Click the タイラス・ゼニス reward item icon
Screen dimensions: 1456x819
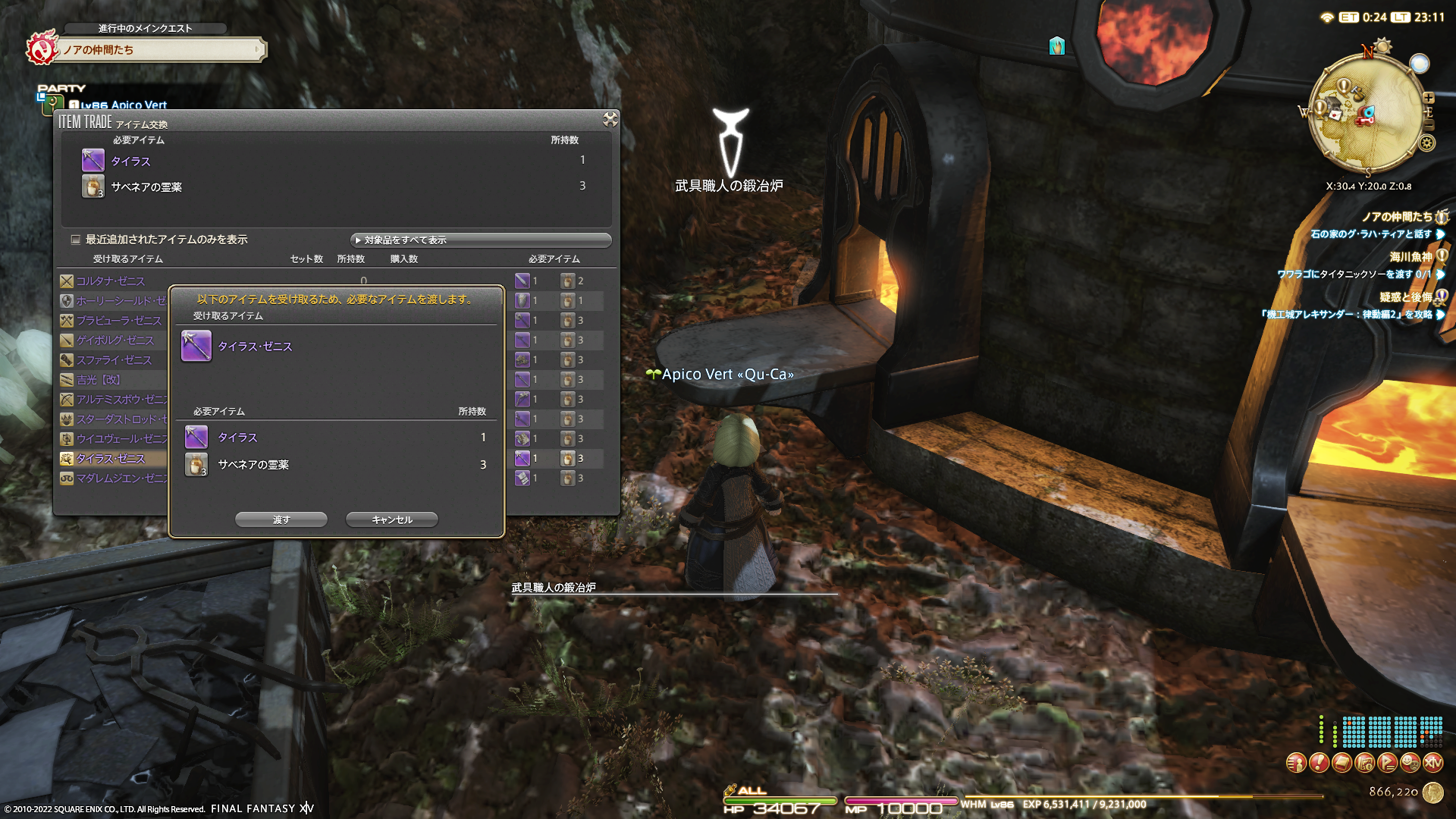(196, 347)
